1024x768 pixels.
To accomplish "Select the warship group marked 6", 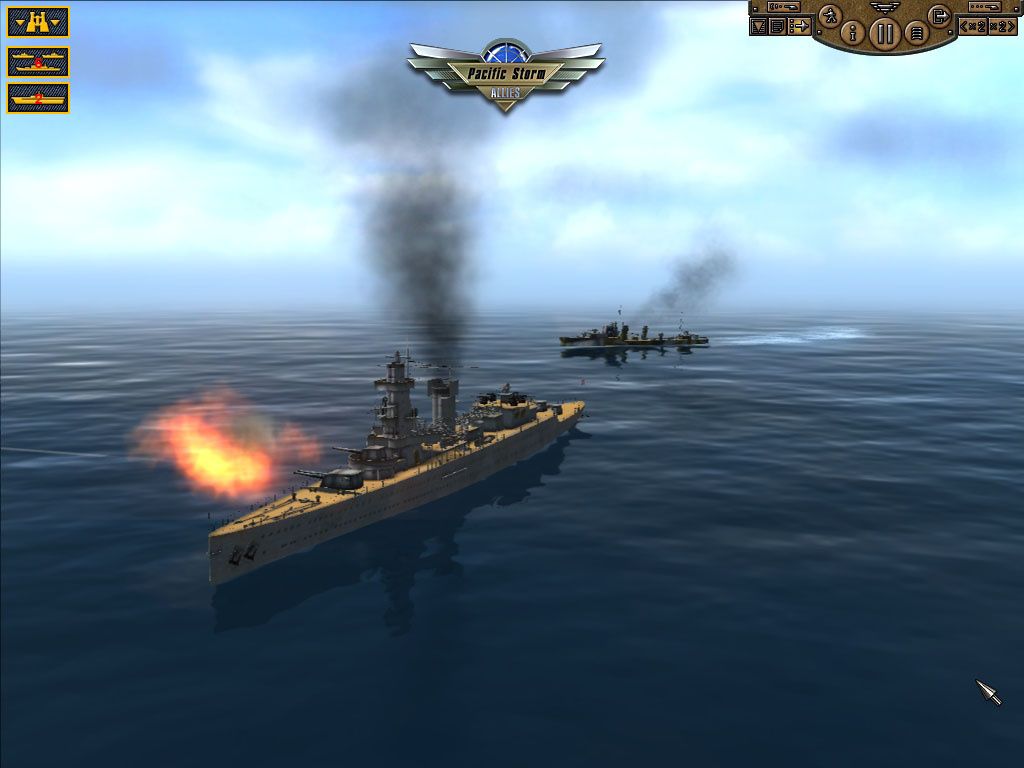I will tap(38, 62).
